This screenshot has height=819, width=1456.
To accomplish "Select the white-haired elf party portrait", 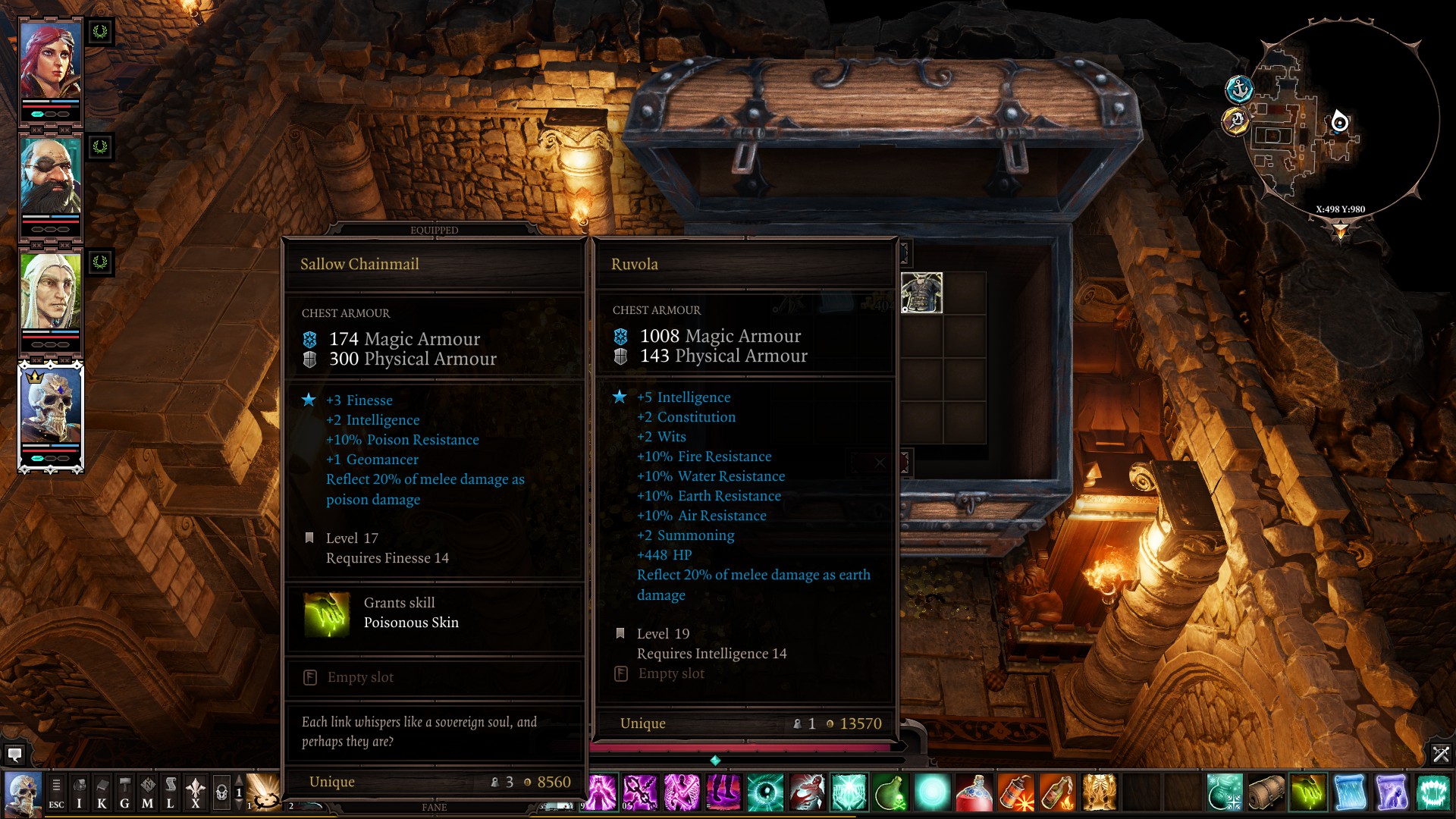I will (x=50, y=293).
